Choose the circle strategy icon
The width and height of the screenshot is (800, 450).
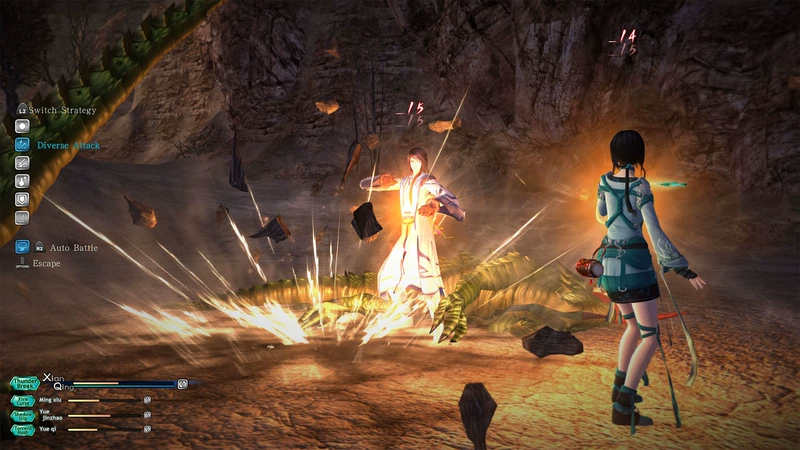pyautogui.click(x=22, y=127)
